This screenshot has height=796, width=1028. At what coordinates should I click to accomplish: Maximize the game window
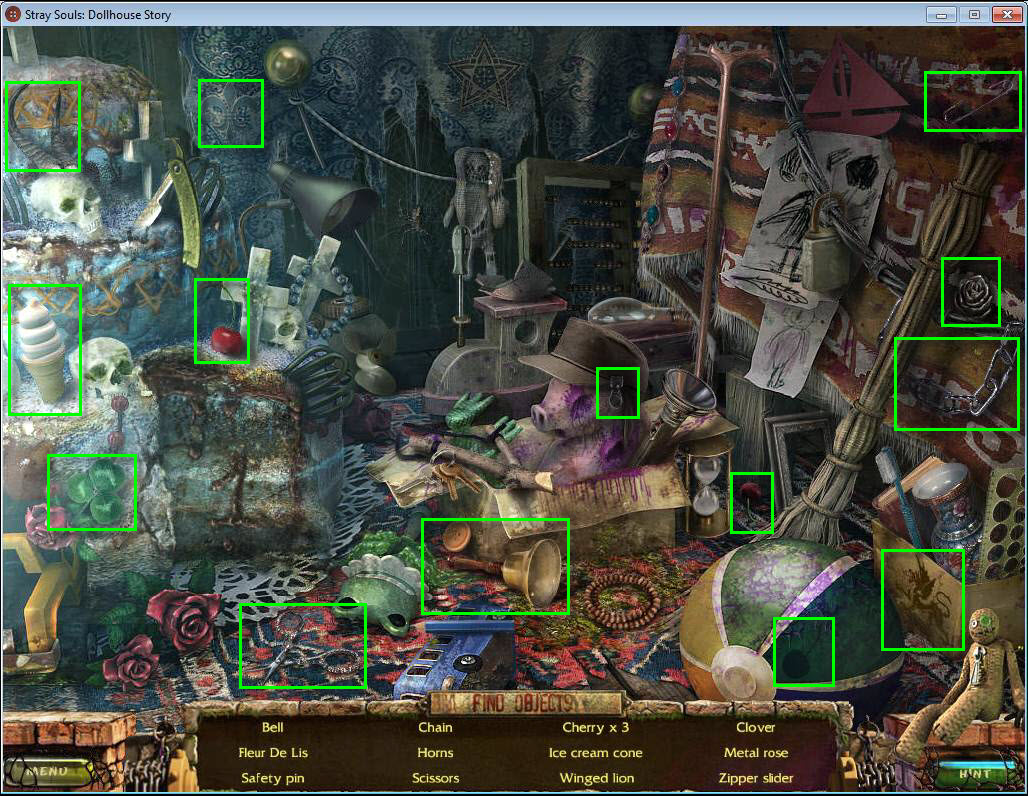tap(972, 14)
